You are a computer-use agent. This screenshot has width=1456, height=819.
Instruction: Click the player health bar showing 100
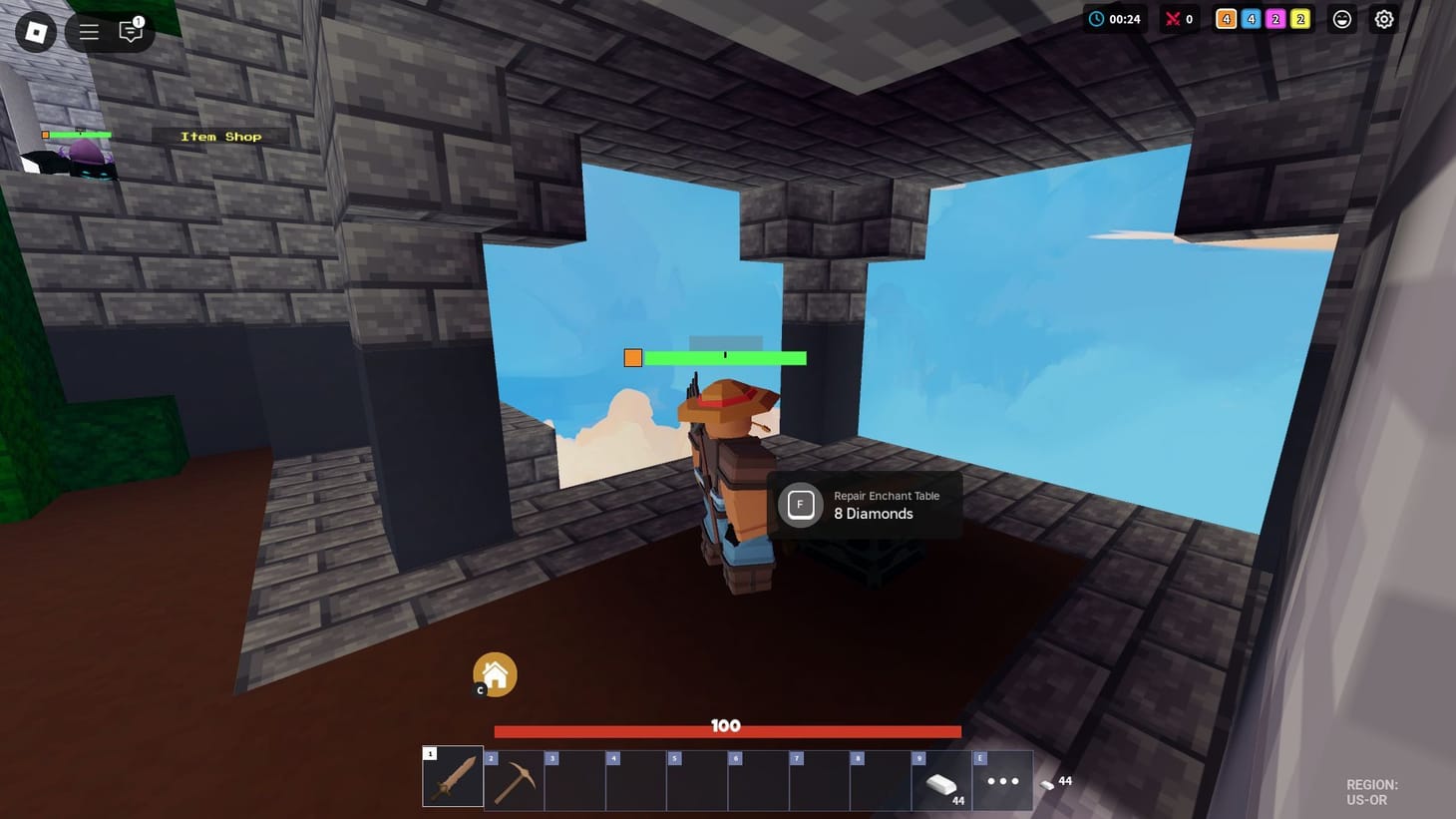pos(725,729)
